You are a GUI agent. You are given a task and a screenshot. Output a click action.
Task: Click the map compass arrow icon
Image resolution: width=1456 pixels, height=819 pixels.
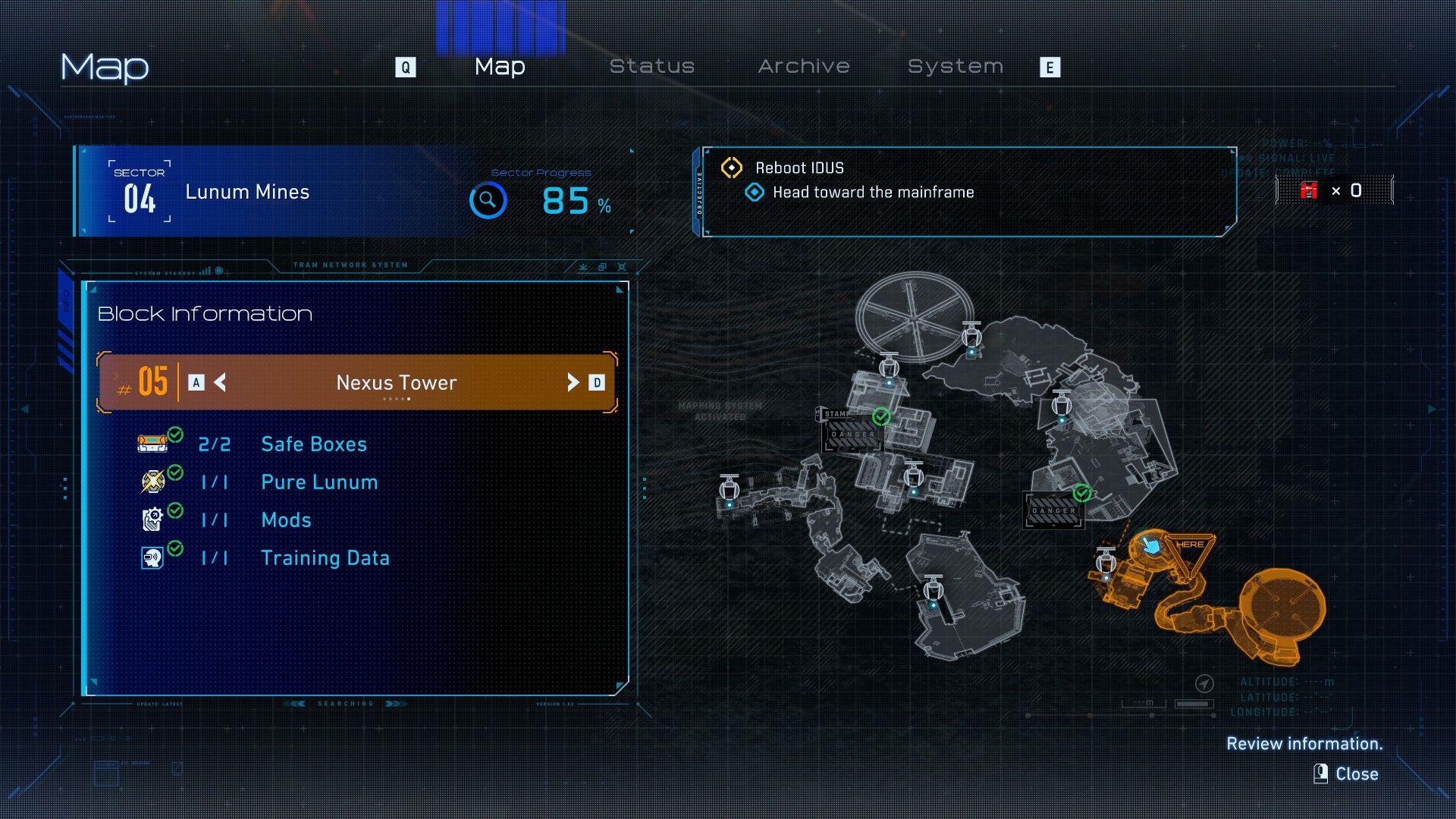point(1203,684)
